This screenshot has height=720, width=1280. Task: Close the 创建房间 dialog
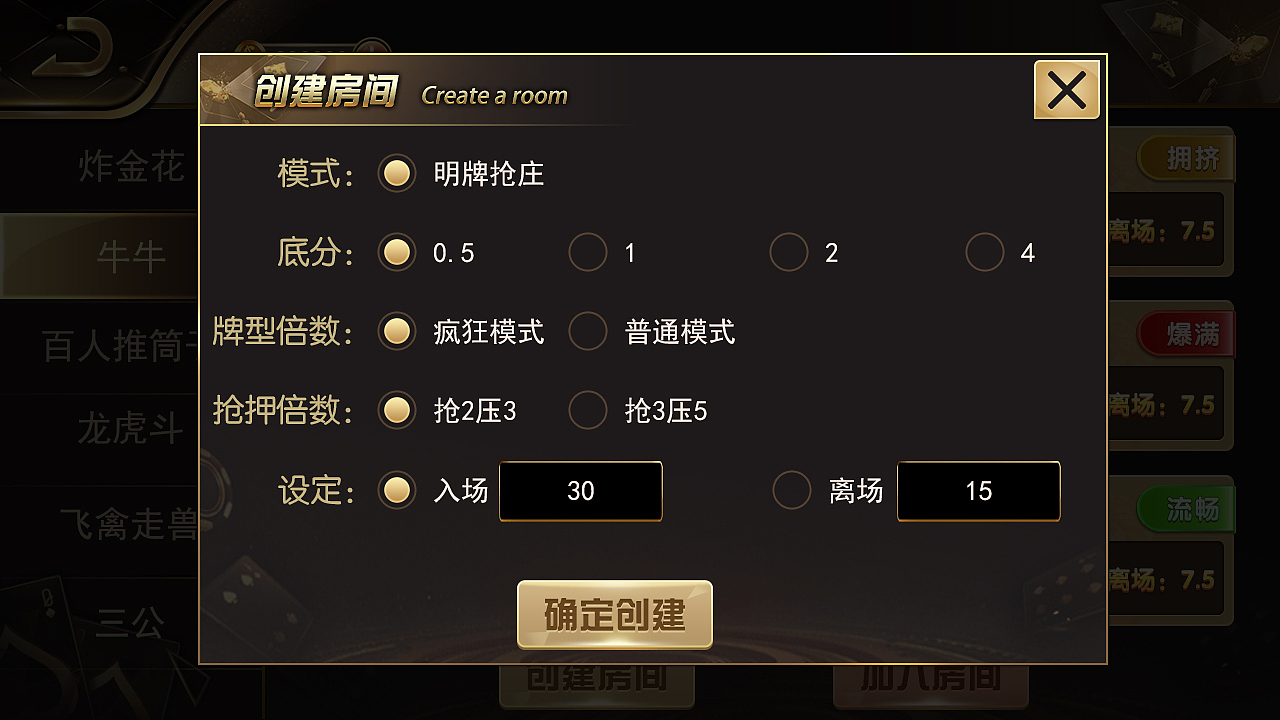point(1065,89)
